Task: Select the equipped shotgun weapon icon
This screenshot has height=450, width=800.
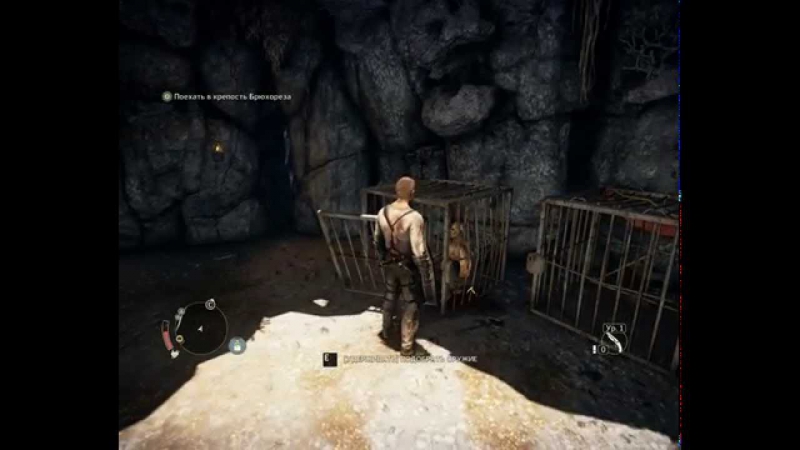Action: point(613,339)
